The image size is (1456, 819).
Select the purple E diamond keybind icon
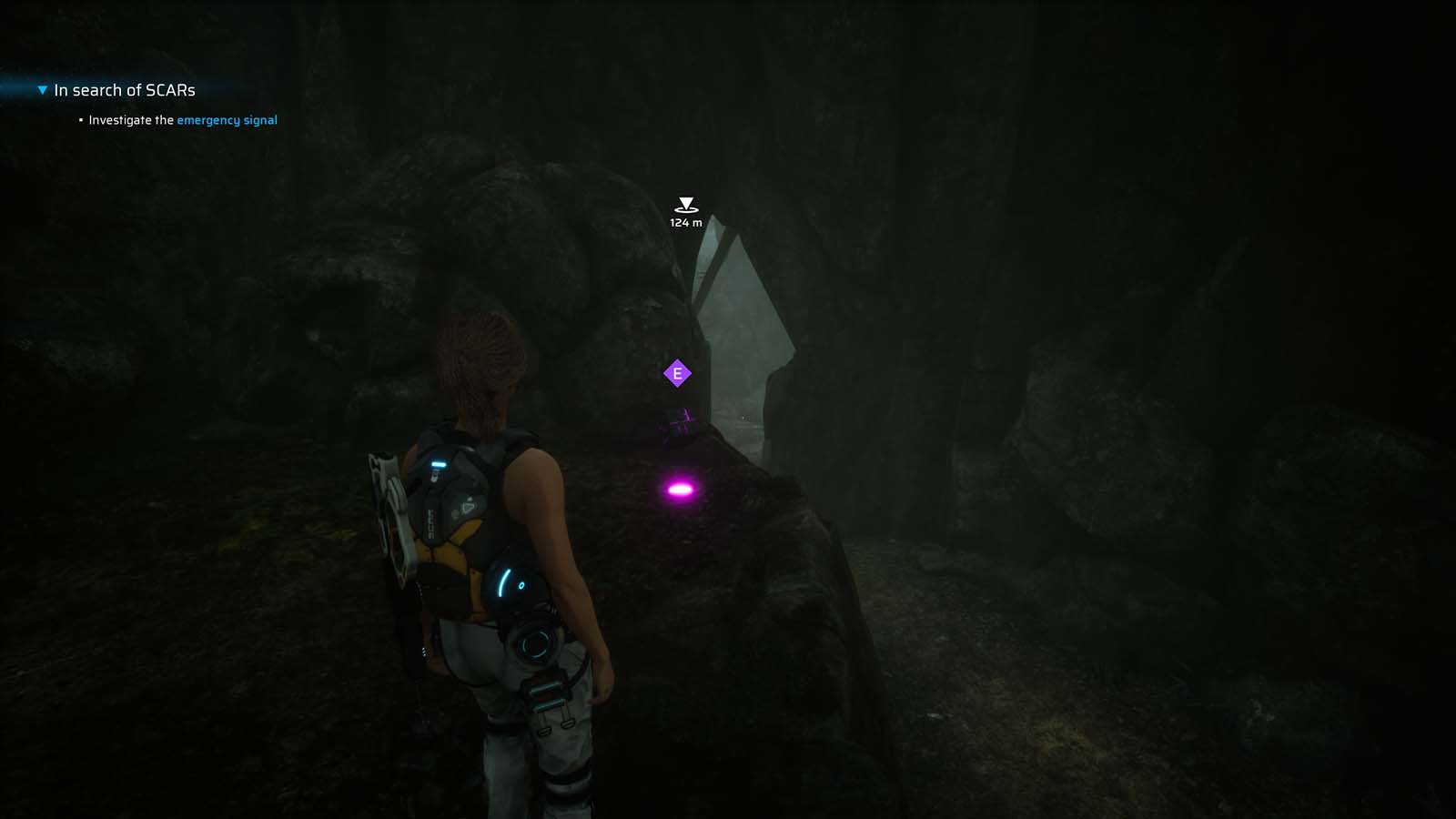pyautogui.click(x=677, y=371)
